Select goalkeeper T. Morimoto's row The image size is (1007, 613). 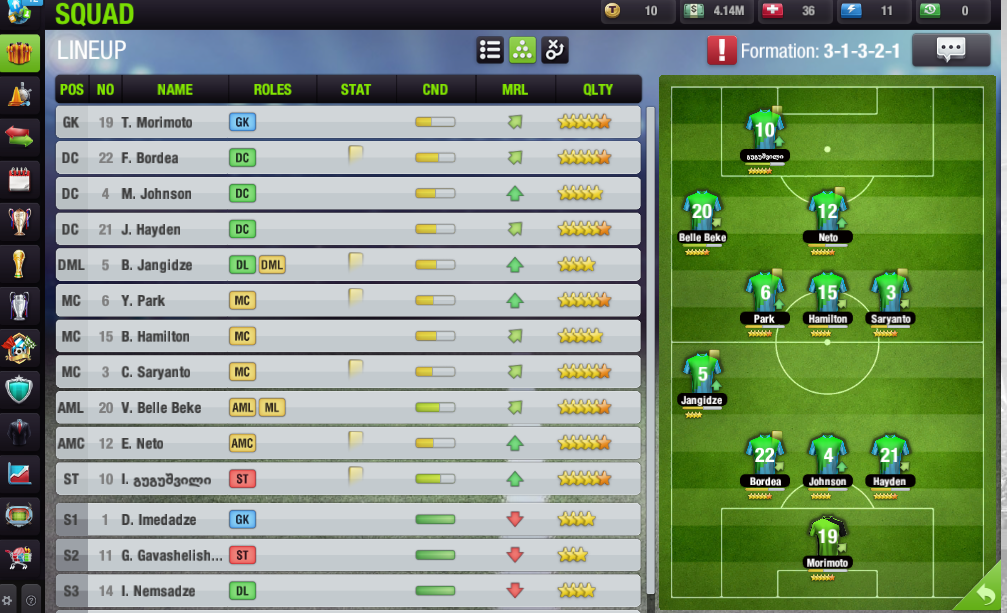pyautogui.click(x=348, y=122)
